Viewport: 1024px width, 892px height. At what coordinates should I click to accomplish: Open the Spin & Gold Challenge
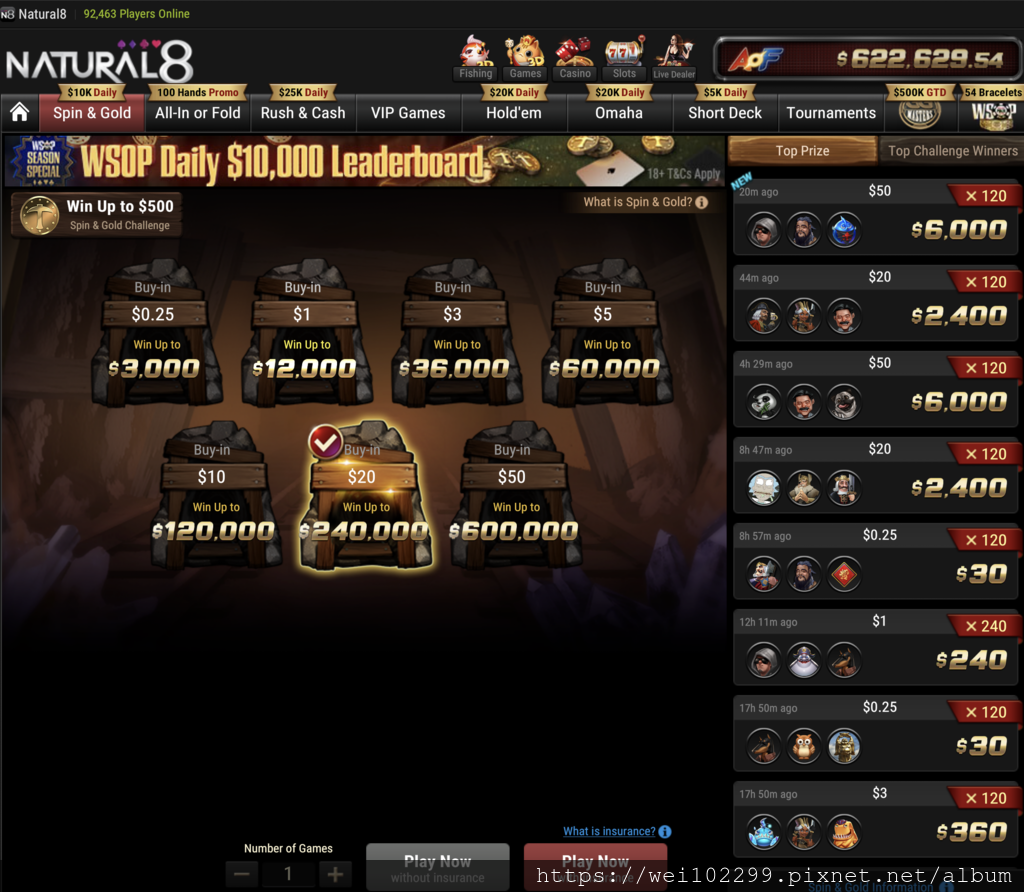(97, 214)
